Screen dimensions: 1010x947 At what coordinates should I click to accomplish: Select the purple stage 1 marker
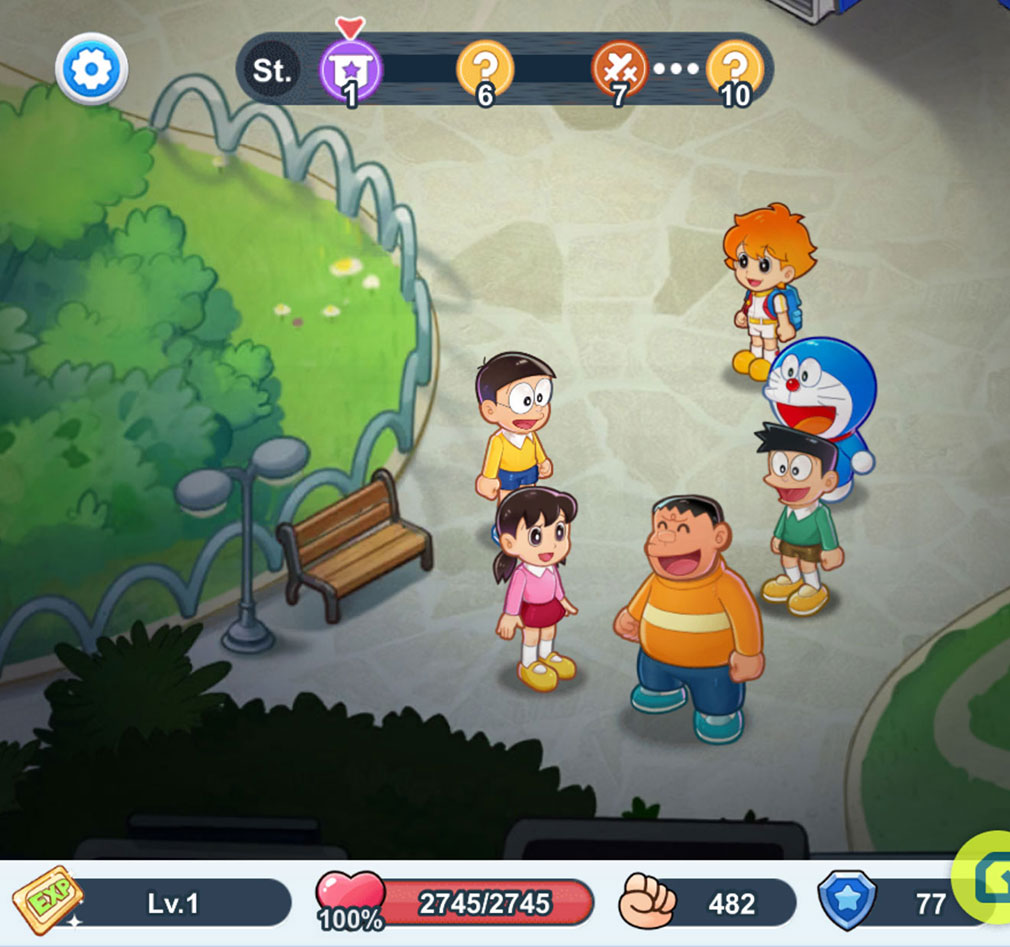(350, 70)
